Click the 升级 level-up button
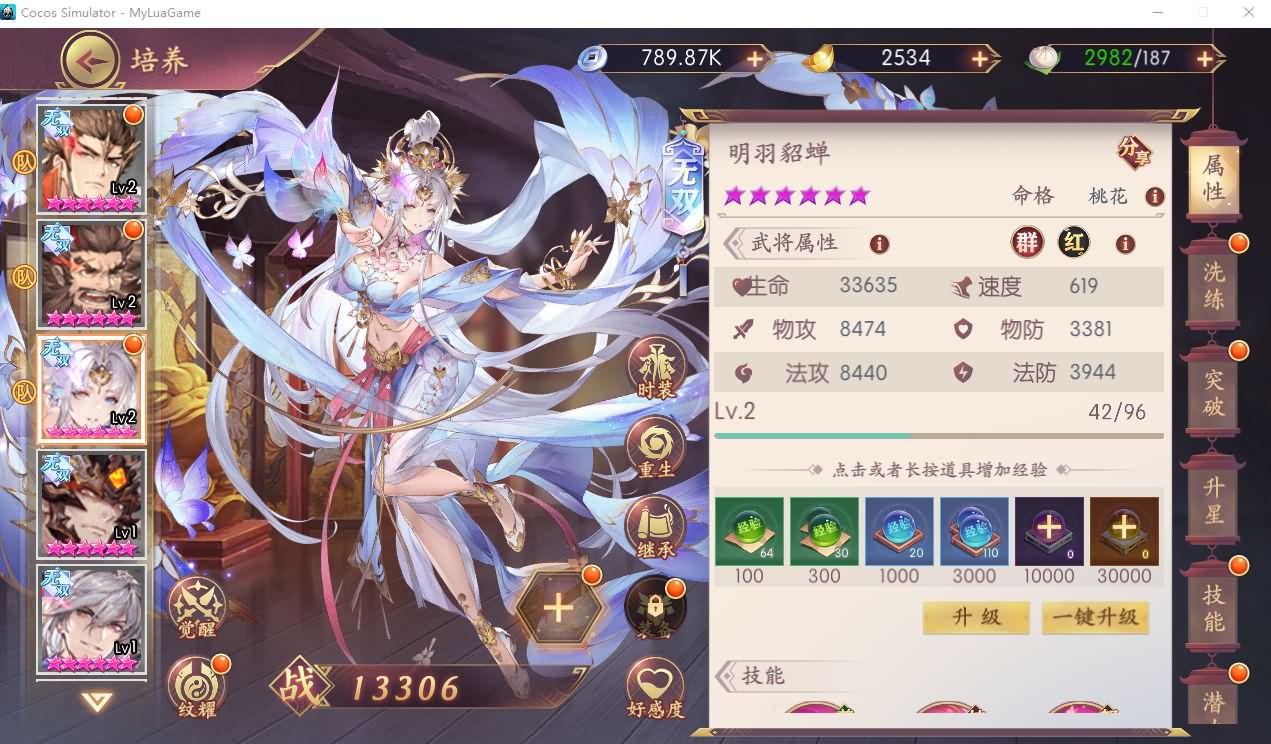 click(x=975, y=617)
